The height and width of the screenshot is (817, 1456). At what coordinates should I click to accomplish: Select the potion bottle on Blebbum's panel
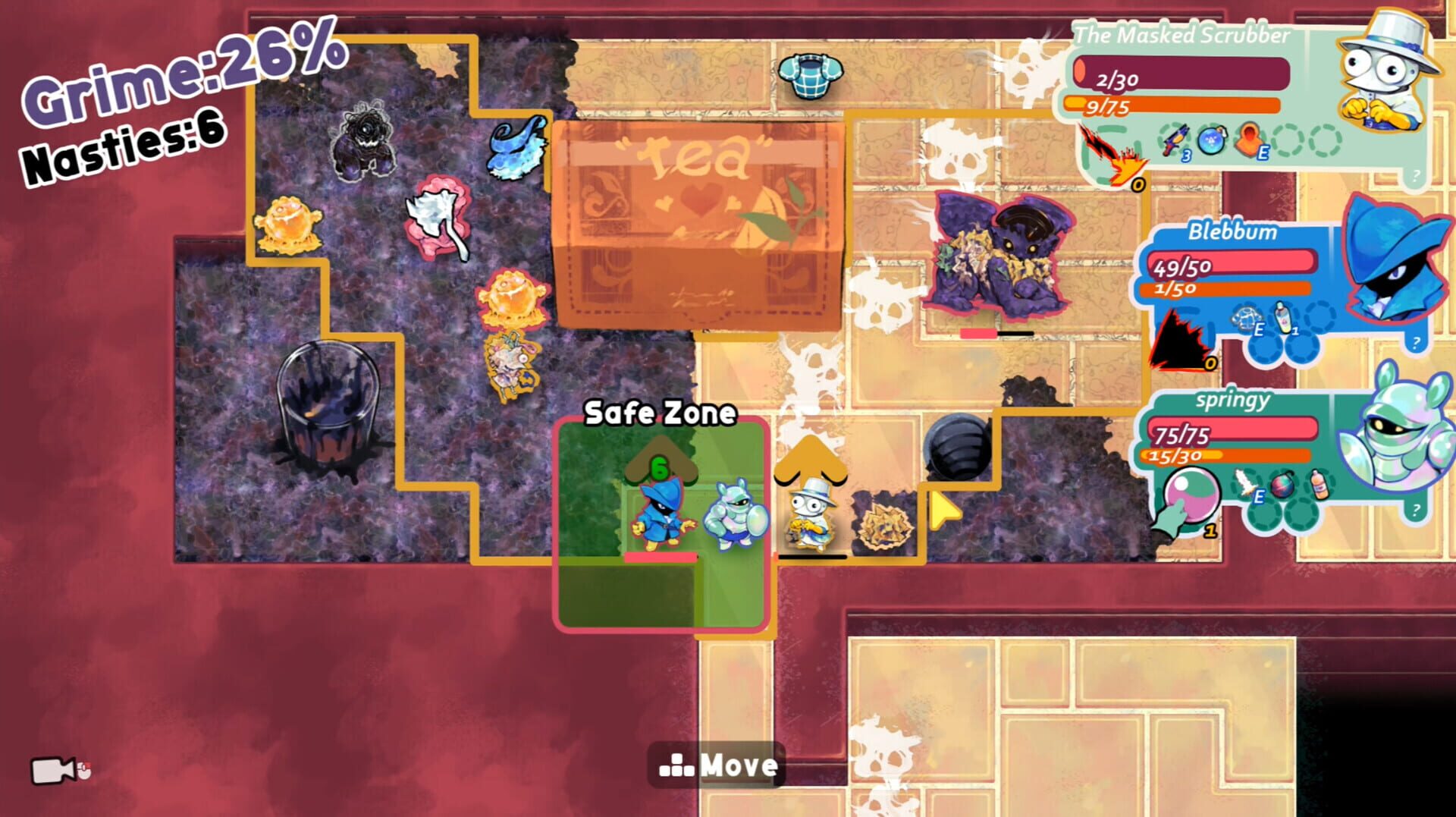[x=1284, y=316]
